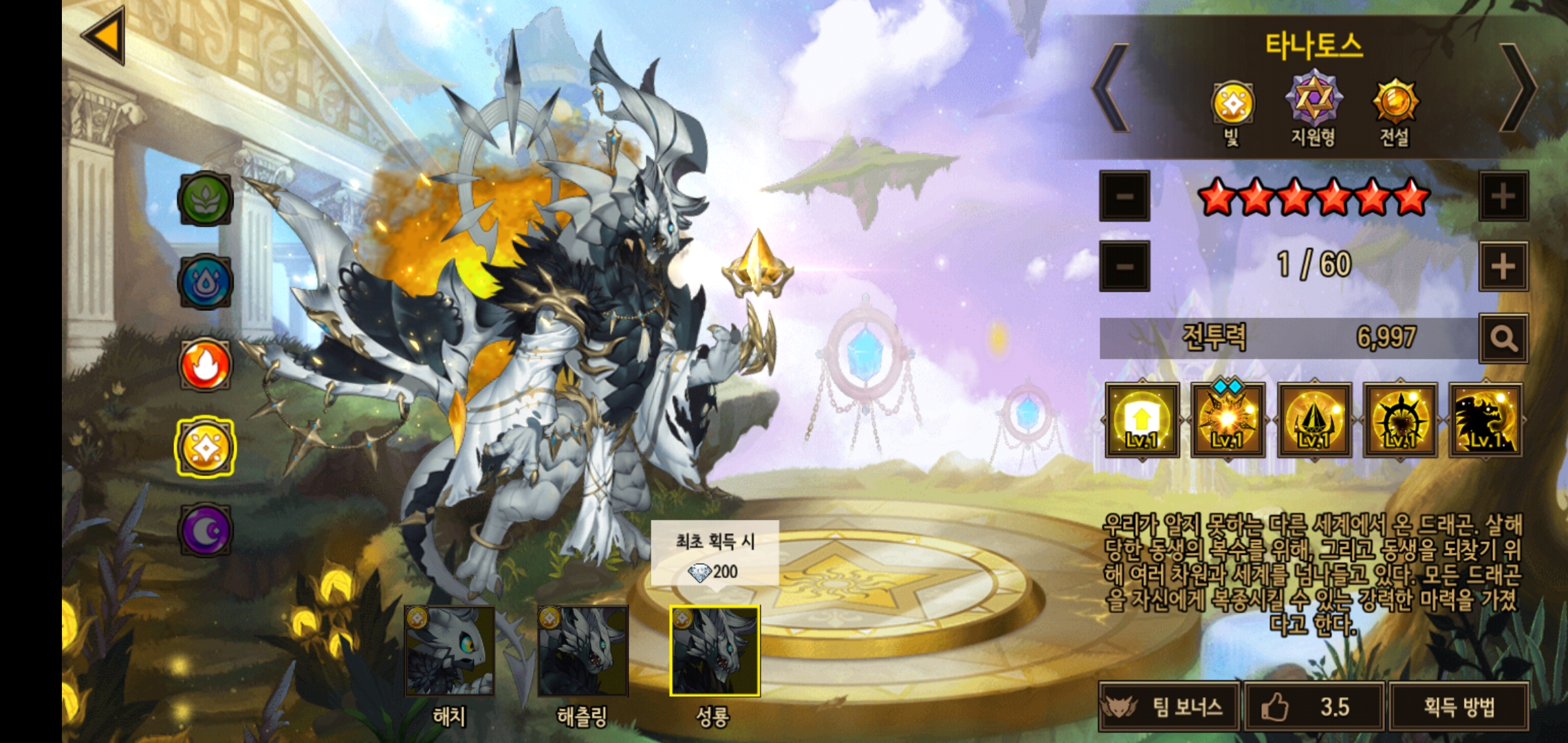Open the 획득 방법 acquisition method info

1459,707
